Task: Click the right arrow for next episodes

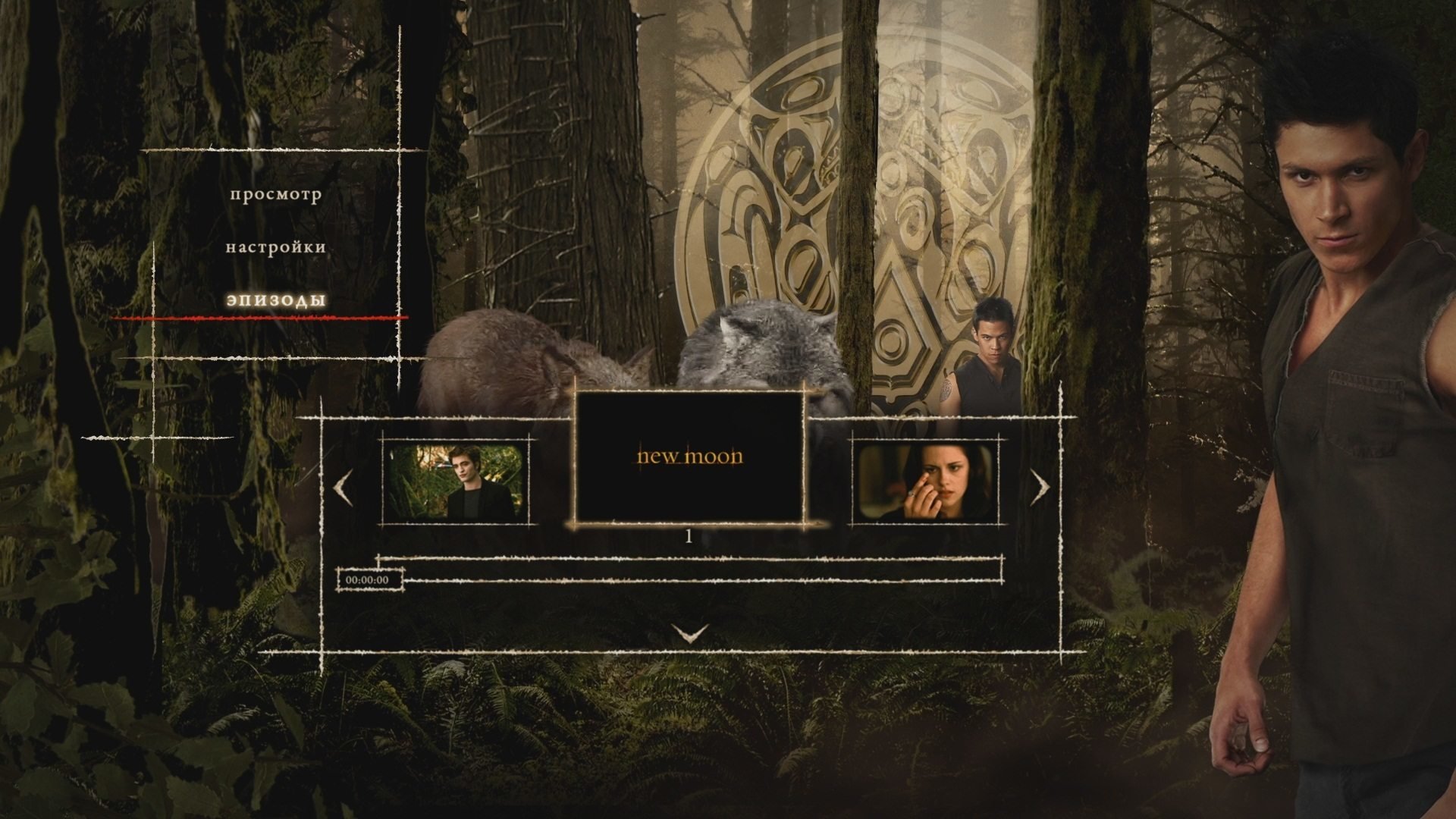Action: click(x=1040, y=488)
